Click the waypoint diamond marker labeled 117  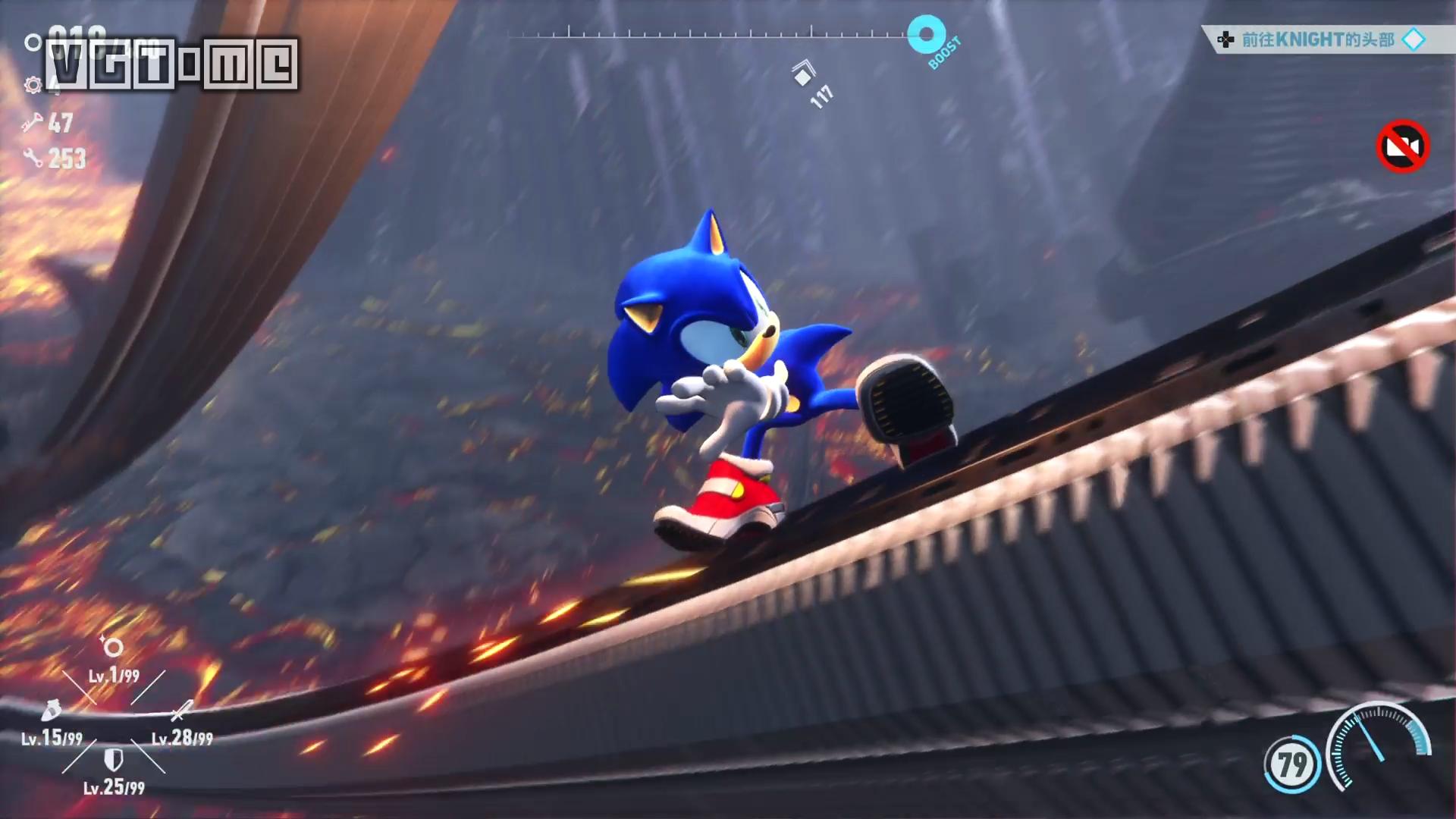pyautogui.click(x=803, y=74)
